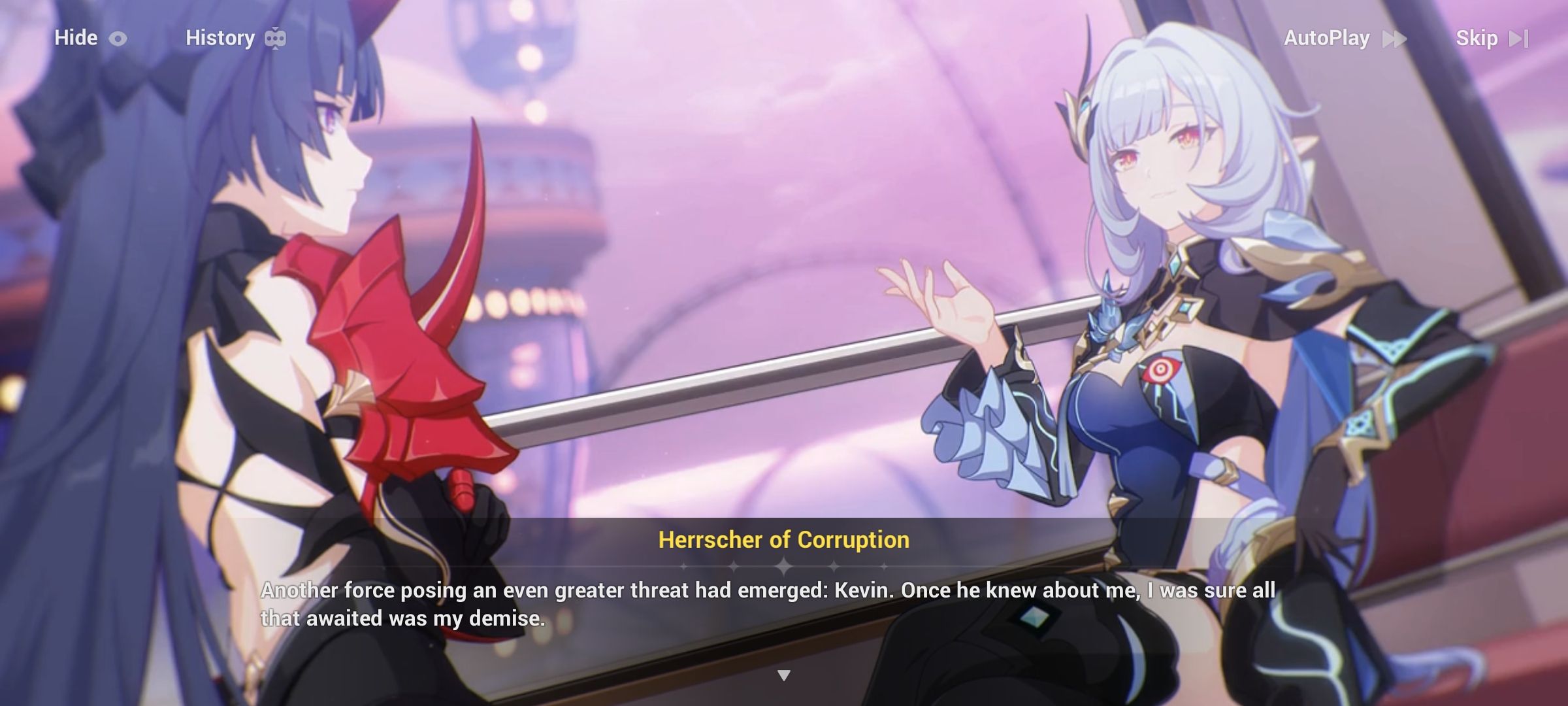Image resolution: width=1568 pixels, height=706 pixels.
Task: Open the dialogue History log
Action: 220,37
